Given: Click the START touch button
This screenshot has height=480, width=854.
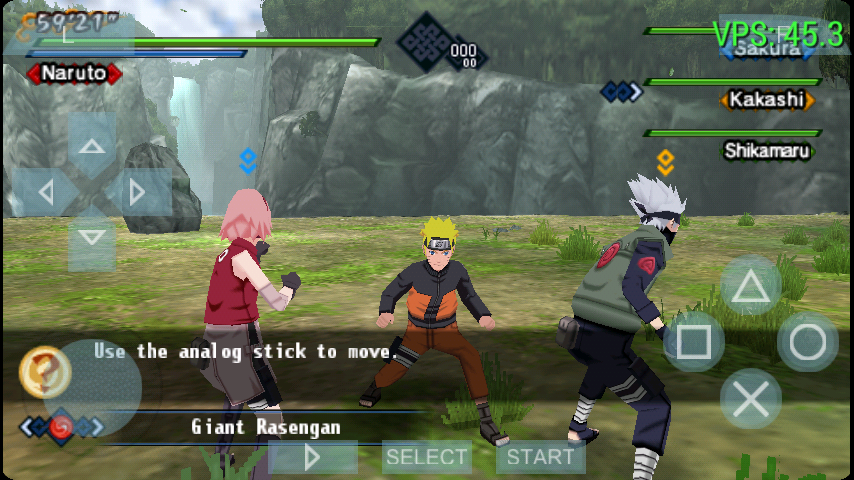Looking at the screenshot, I should click(x=541, y=457).
